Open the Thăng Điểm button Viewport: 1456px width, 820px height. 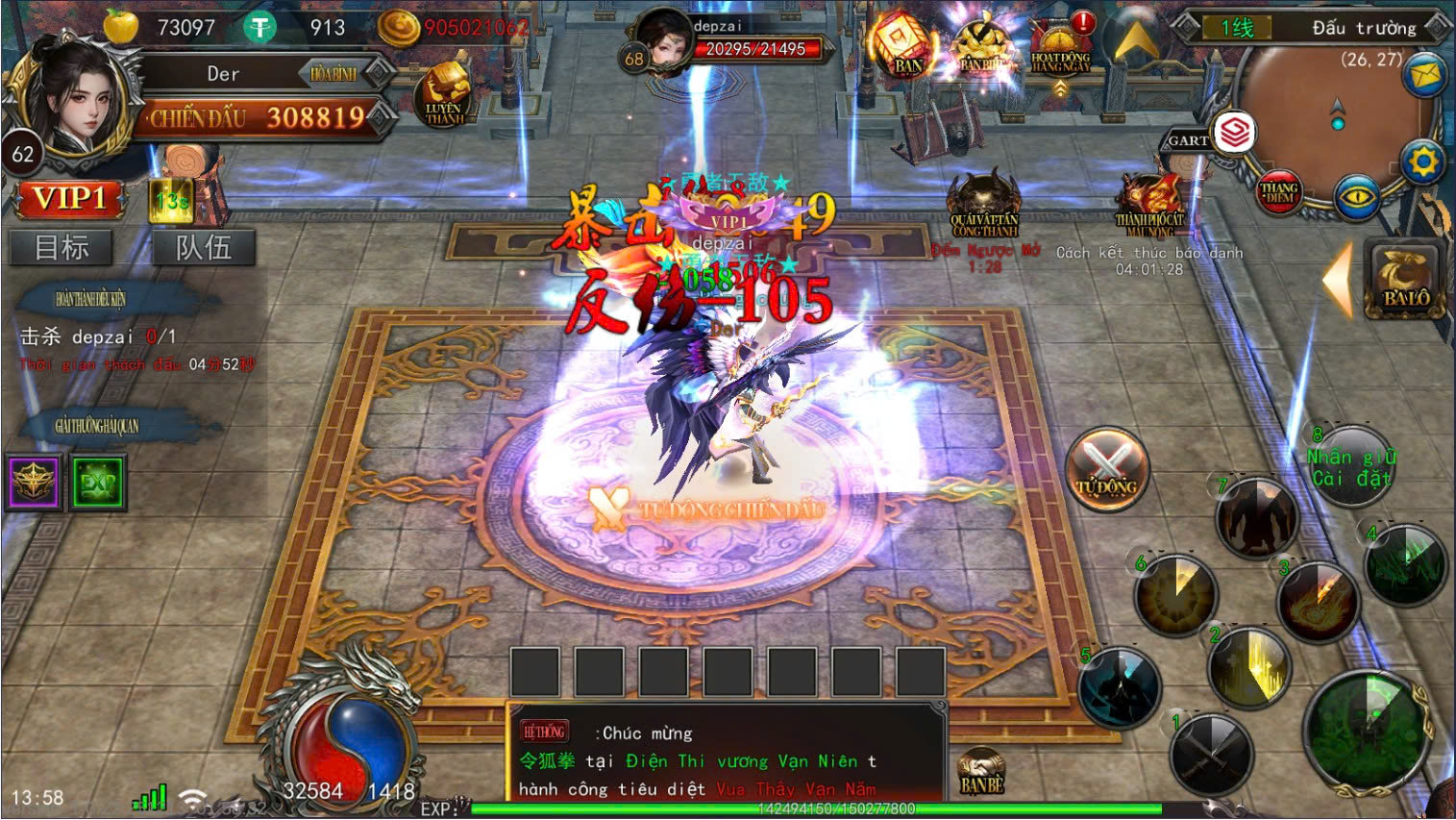tap(1279, 190)
